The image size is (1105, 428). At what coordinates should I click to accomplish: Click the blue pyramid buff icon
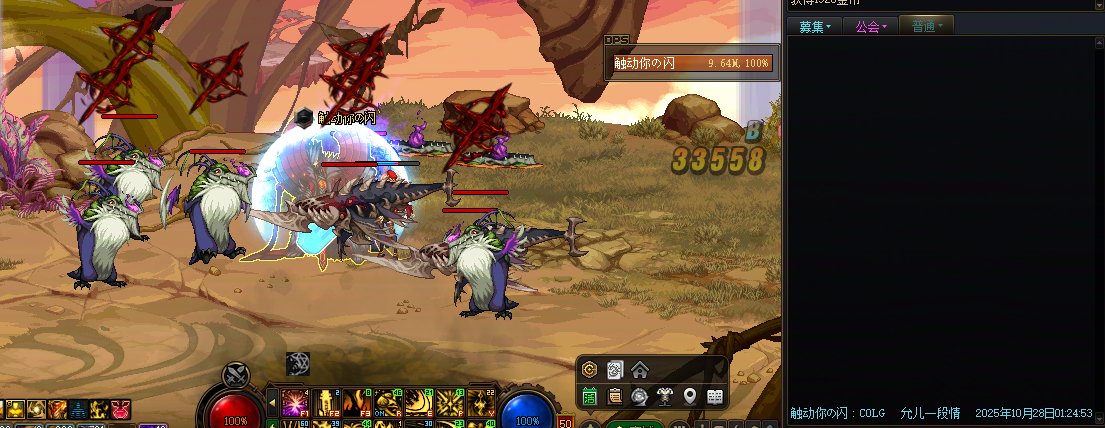(78, 409)
